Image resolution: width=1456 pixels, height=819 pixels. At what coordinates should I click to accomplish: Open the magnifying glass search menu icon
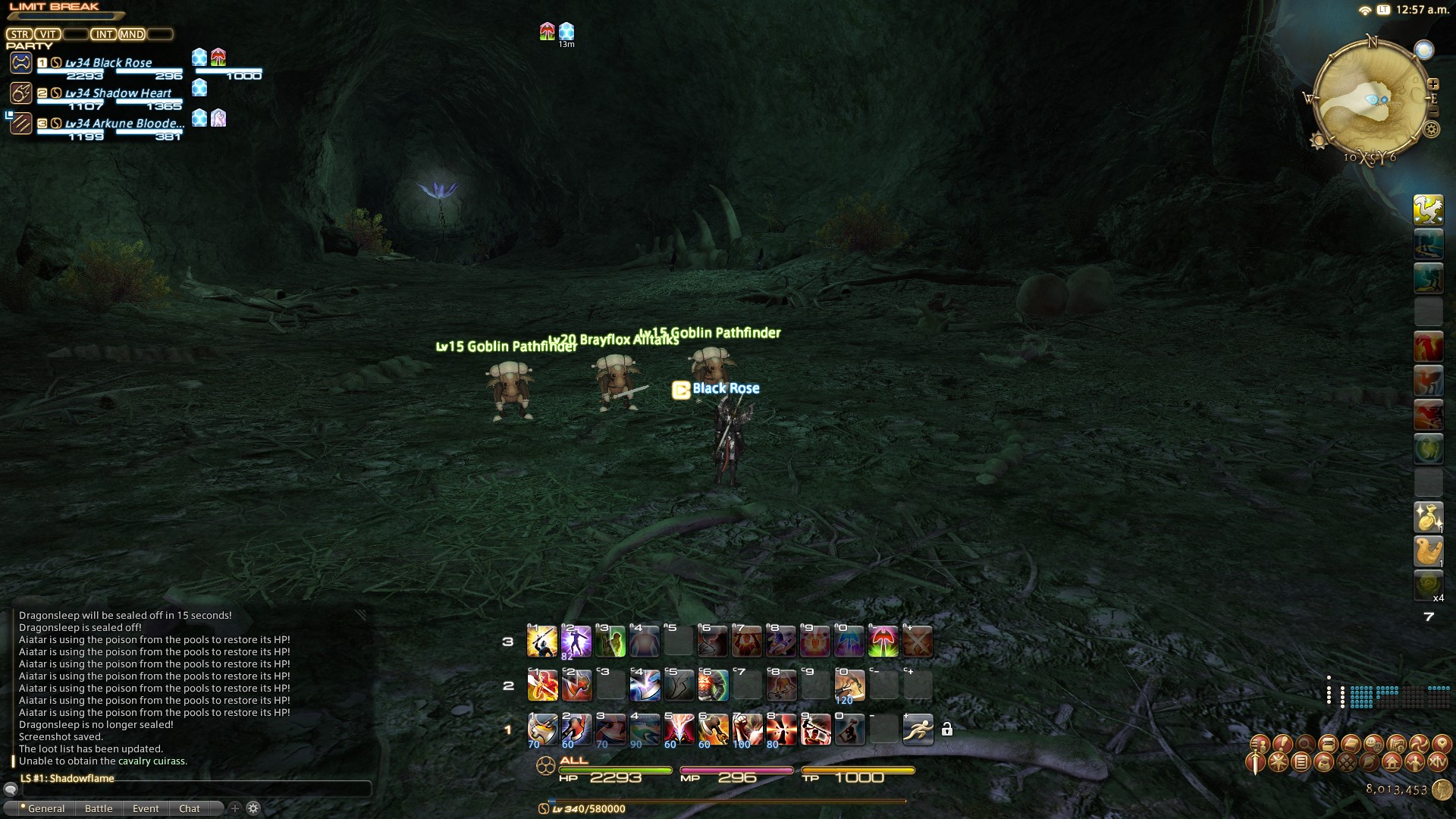tap(1305, 745)
